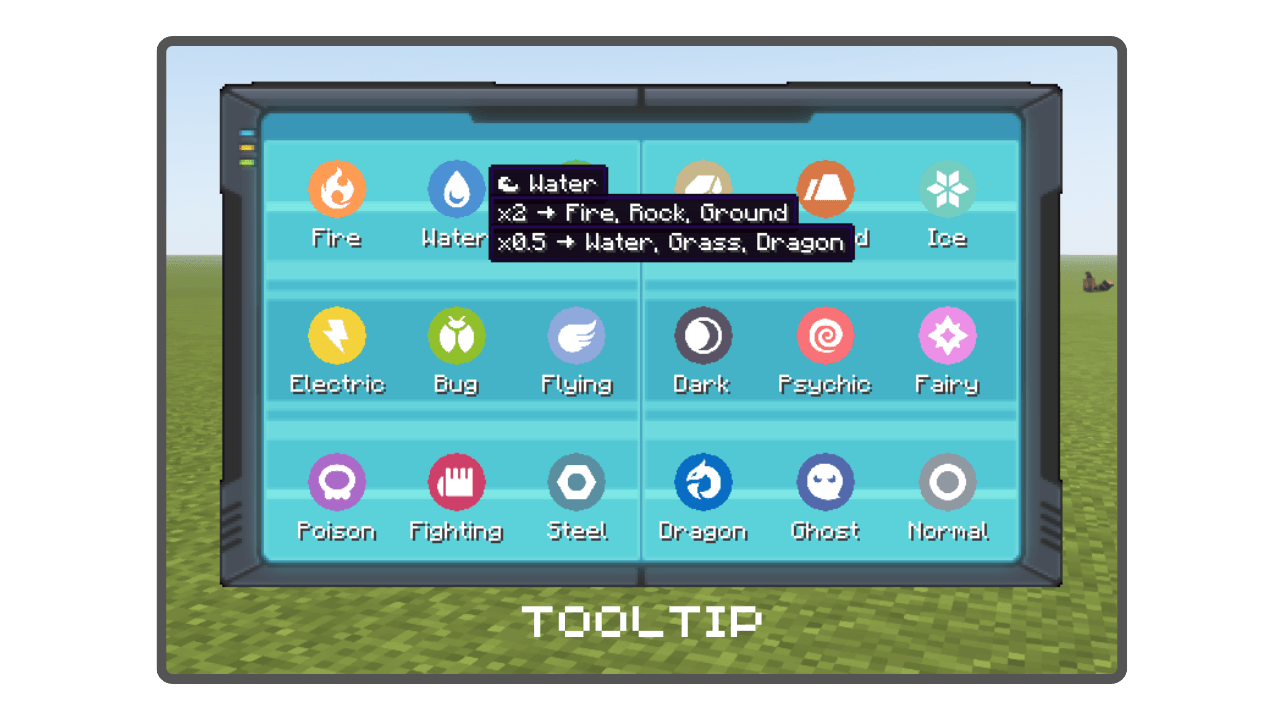Click the Flying wing icon
Screen dimensions: 1280x720
577,336
